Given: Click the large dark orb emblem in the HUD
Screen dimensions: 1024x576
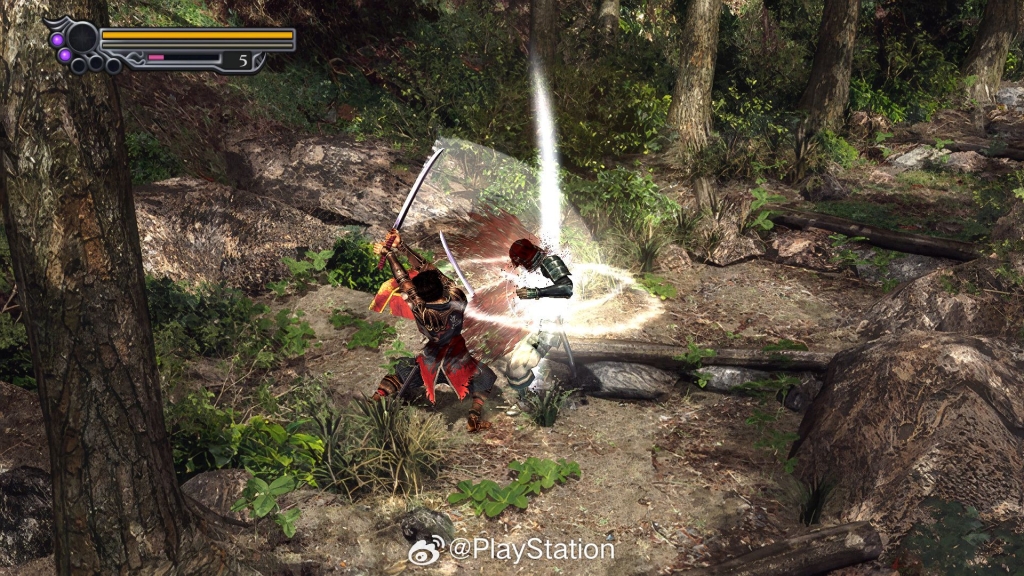Looking at the screenshot, I should pyautogui.click(x=82, y=38).
